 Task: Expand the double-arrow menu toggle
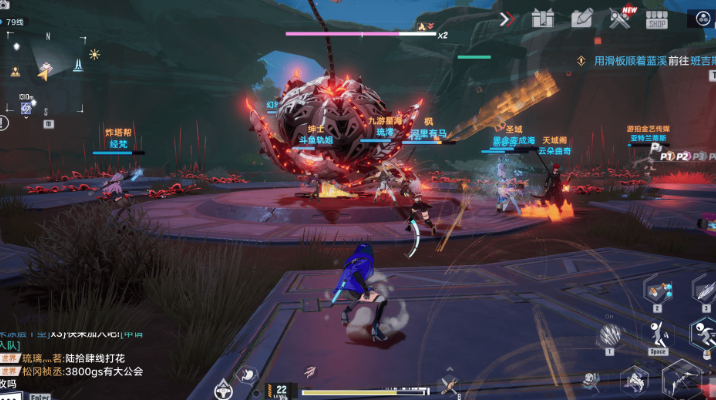[x=507, y=18]
